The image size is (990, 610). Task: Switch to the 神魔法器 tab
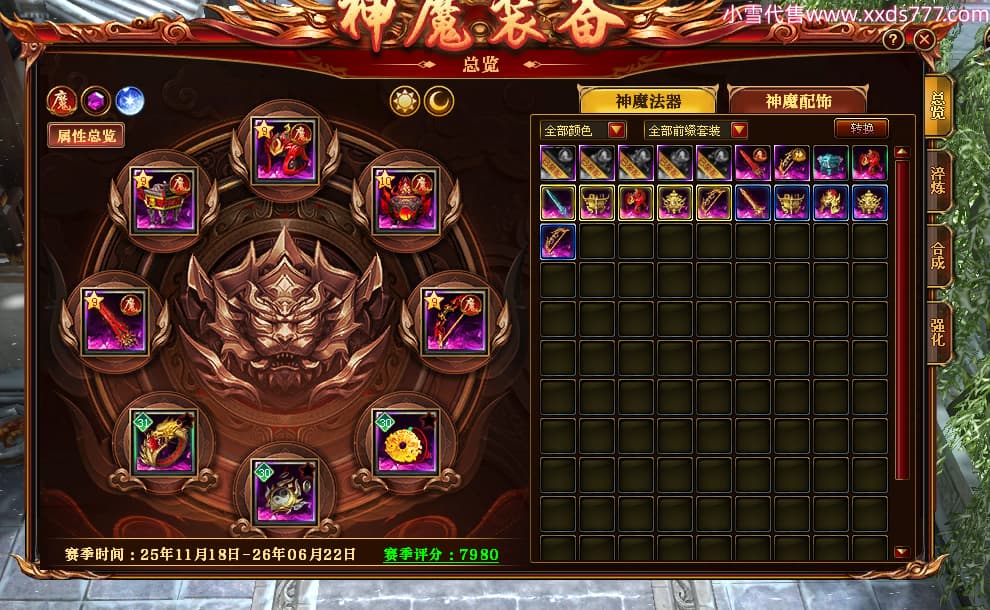click(648, 100)
